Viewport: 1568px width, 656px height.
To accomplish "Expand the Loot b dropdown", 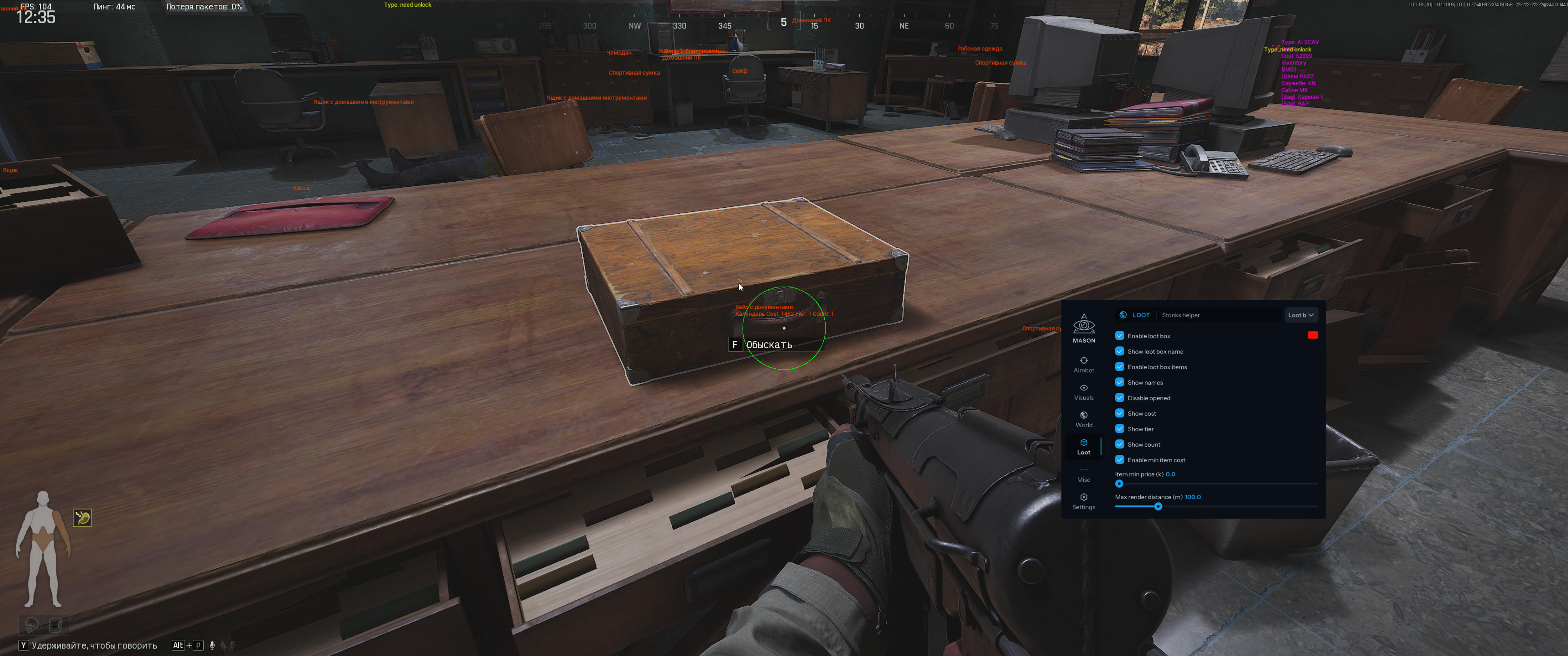I will pos(1301,315).
